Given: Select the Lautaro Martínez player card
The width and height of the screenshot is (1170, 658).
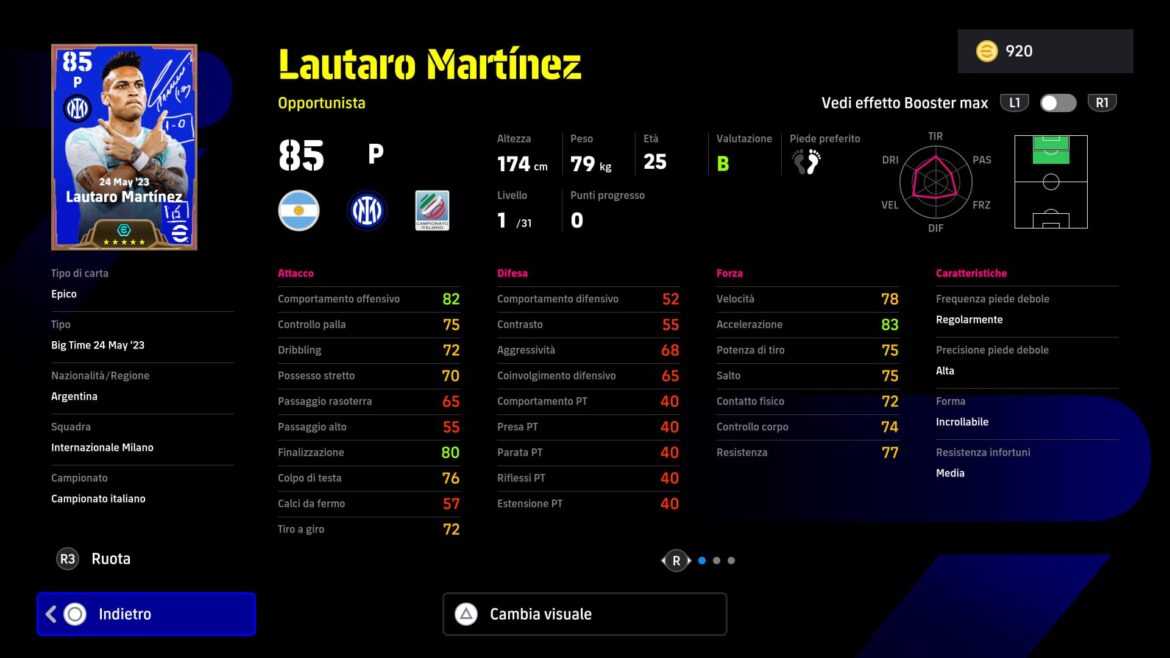Looking at the screenshot, I should pos(124,147).
